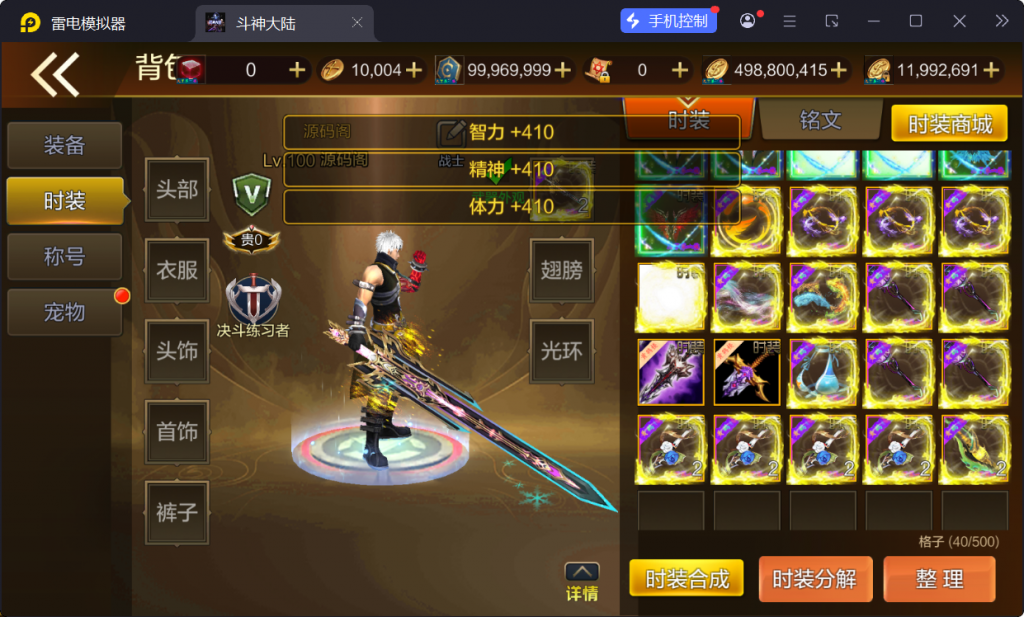Open the 翅膀 wings slot

click(x=561, y=270)
